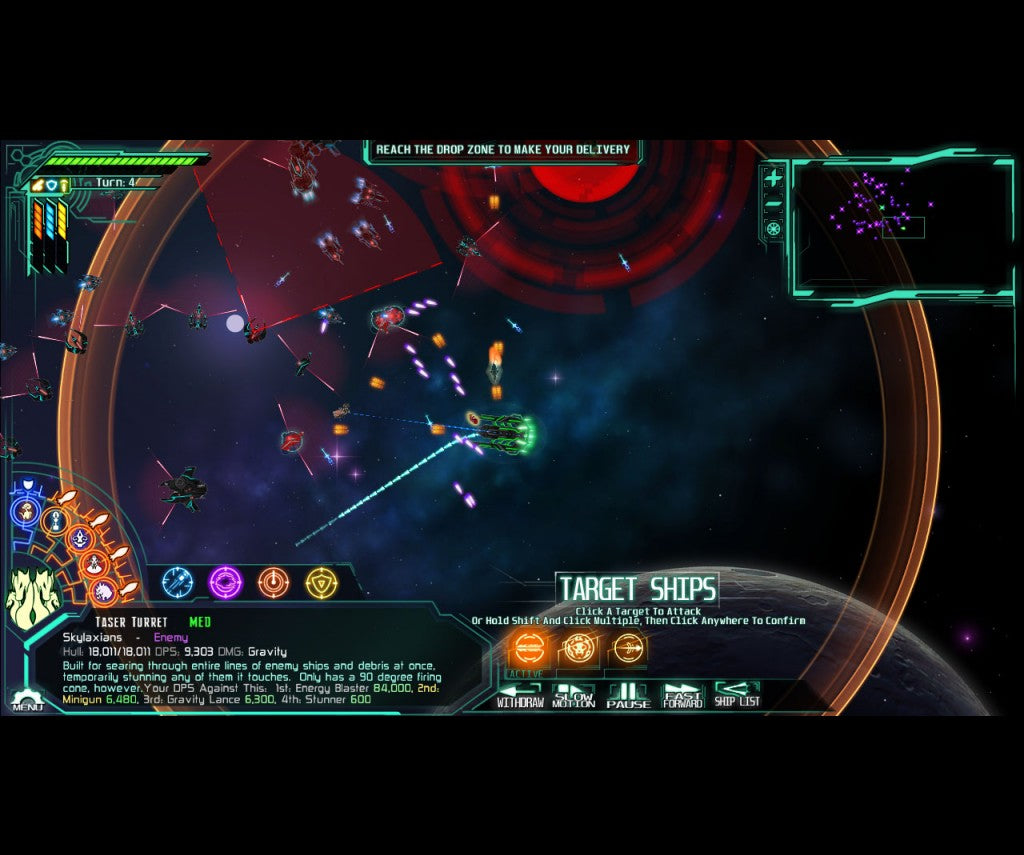Image resolution: width=1024 pixels, height=855 pixels.
Task: Choose the lion-head ability icon
Action: (x=578, y=649)
